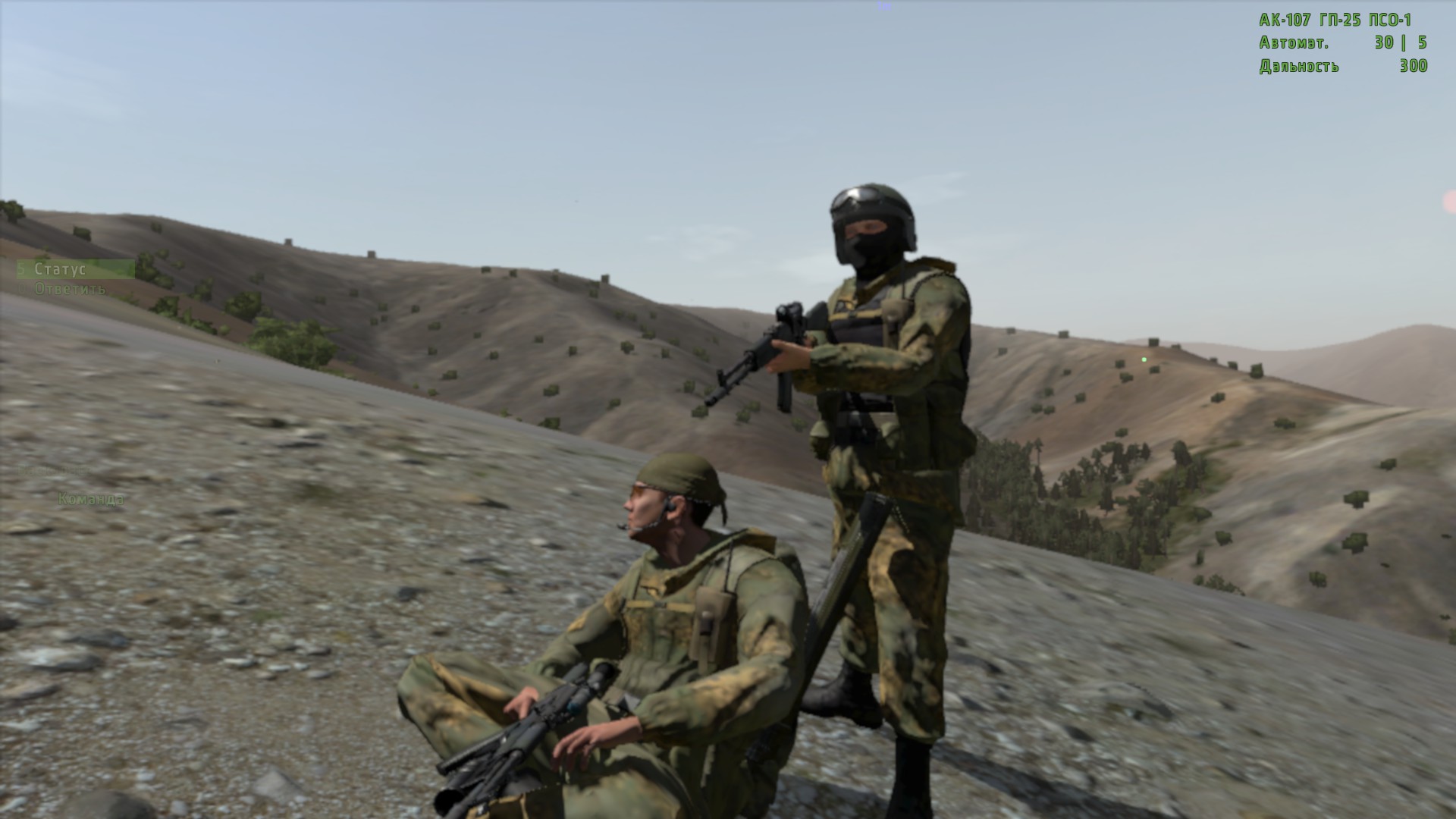Select the 30 | 5 ammo counter

[x=1400, y=44]
